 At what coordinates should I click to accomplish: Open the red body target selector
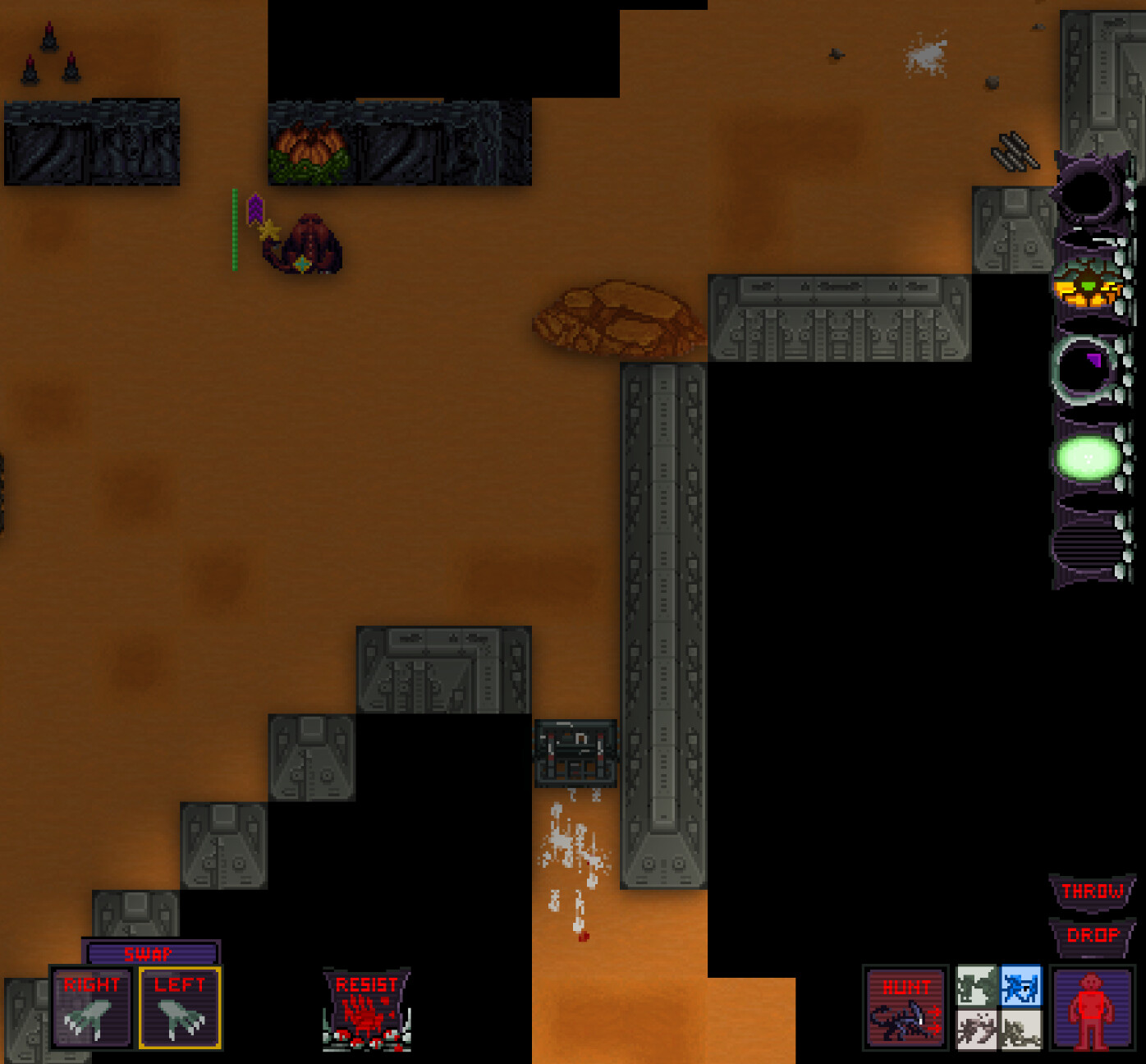click(x=1093, y=1008)
